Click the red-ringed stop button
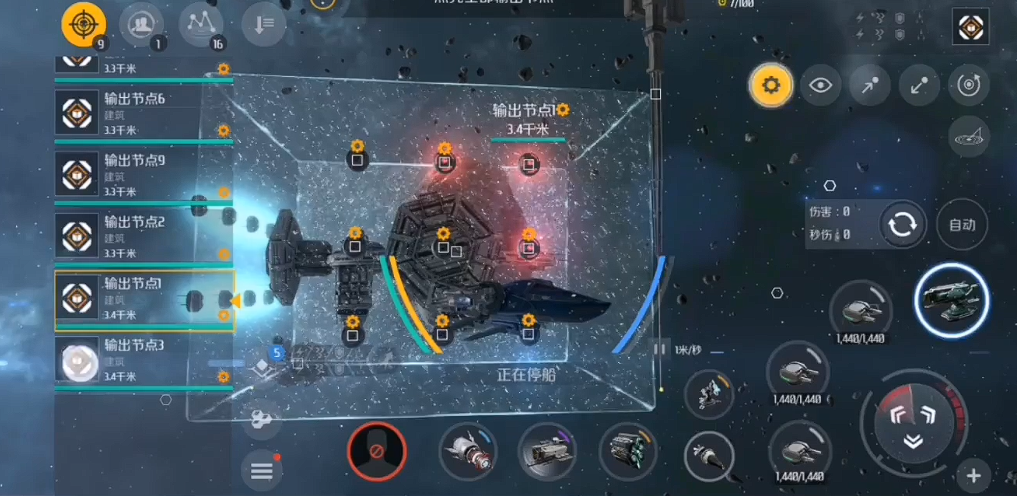The height and width of the screenshot is (496, 1017). coord(377,452)
